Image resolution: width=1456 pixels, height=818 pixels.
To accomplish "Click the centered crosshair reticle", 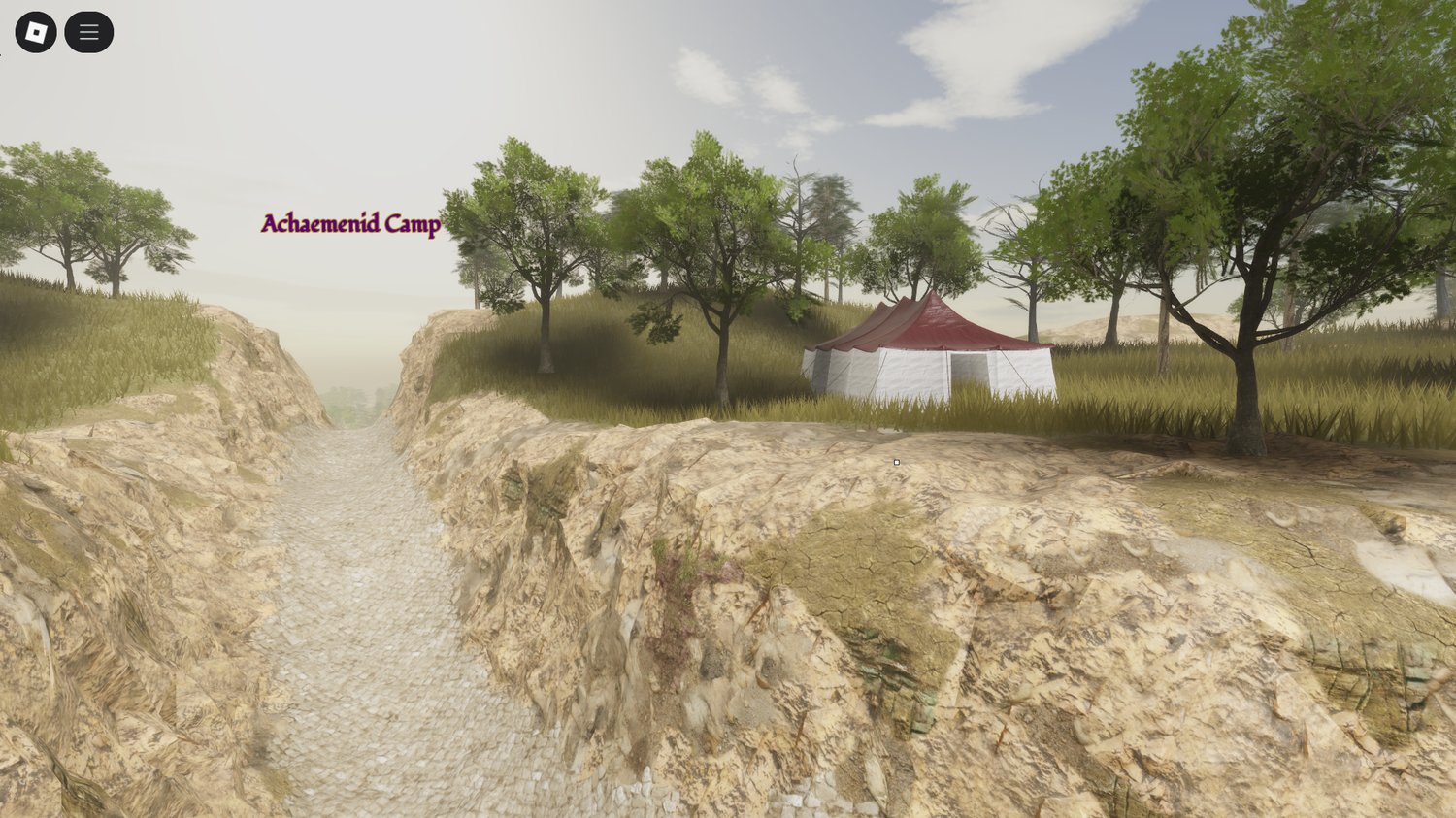I will click(x=896, y=463).
